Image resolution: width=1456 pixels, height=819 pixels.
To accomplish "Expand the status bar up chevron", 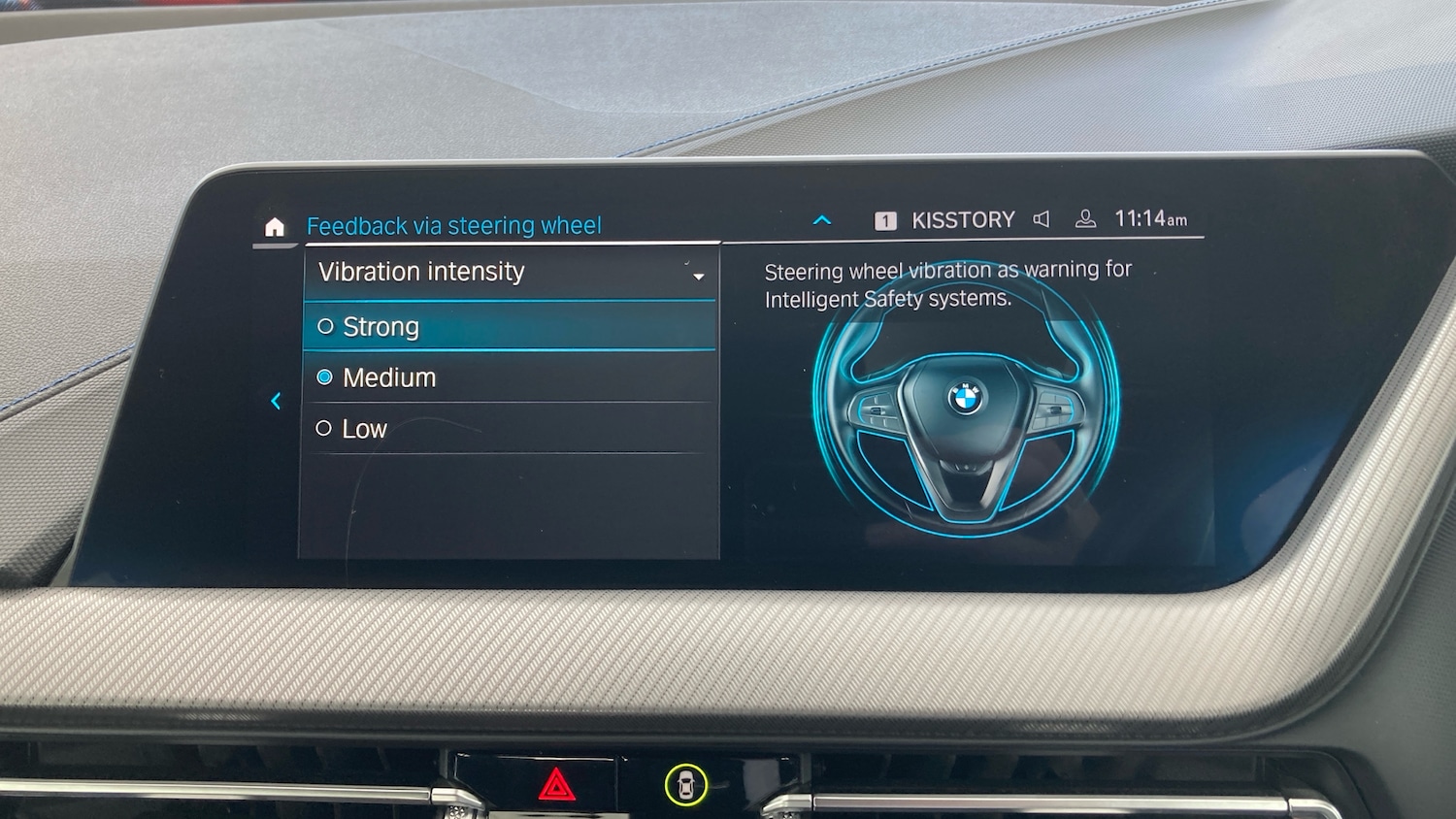I will click(822, 220).
